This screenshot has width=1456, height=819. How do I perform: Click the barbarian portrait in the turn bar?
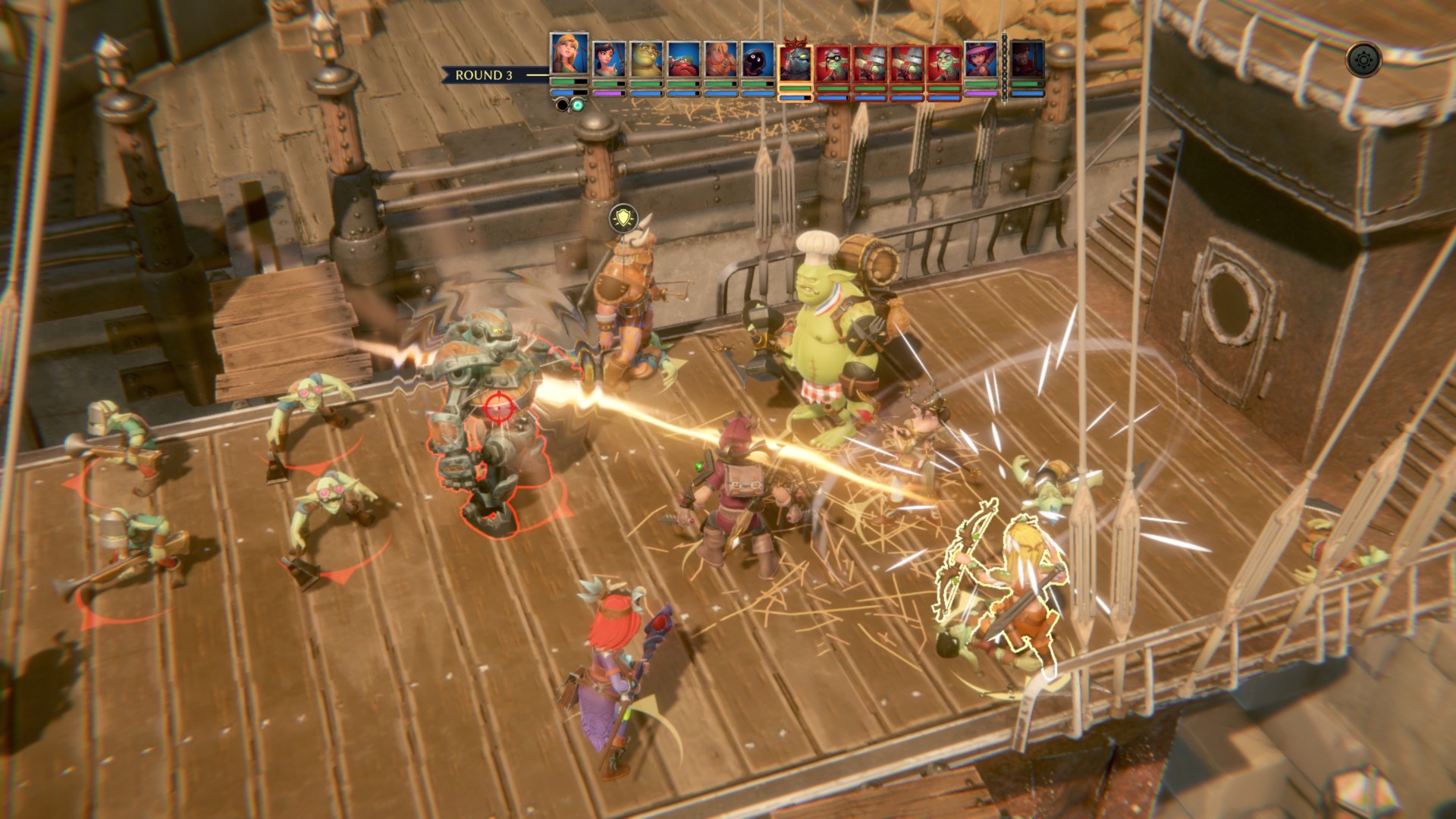[x=720, y=59]
